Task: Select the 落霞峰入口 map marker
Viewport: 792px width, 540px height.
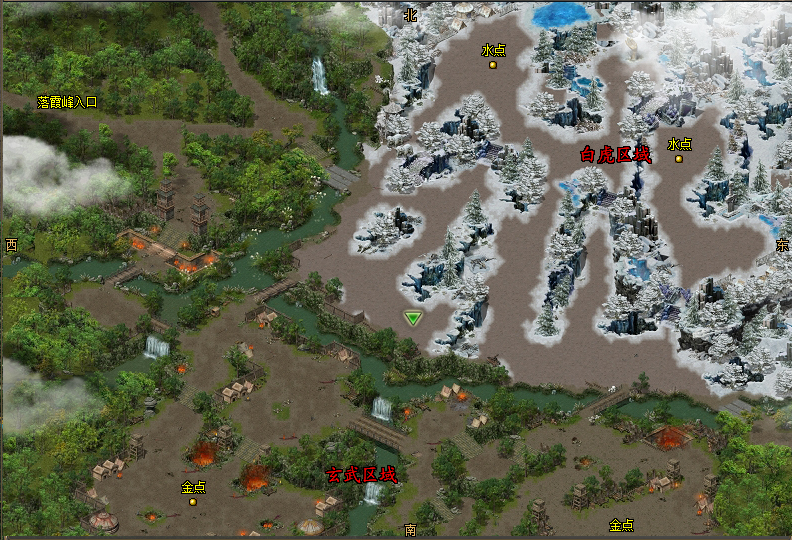Action: click(x=67, y=102)
